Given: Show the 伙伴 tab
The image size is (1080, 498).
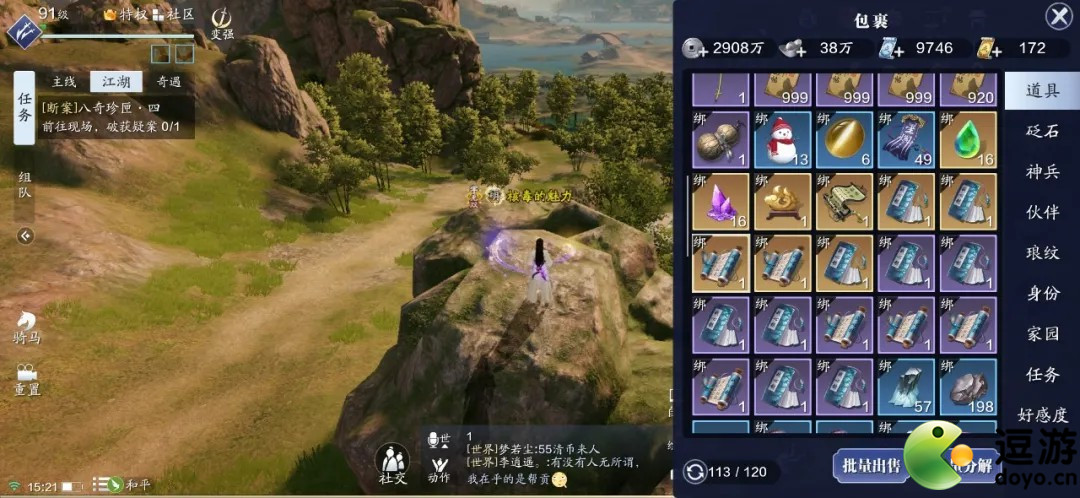Looking at the screenshot, I should [1042, 212].
